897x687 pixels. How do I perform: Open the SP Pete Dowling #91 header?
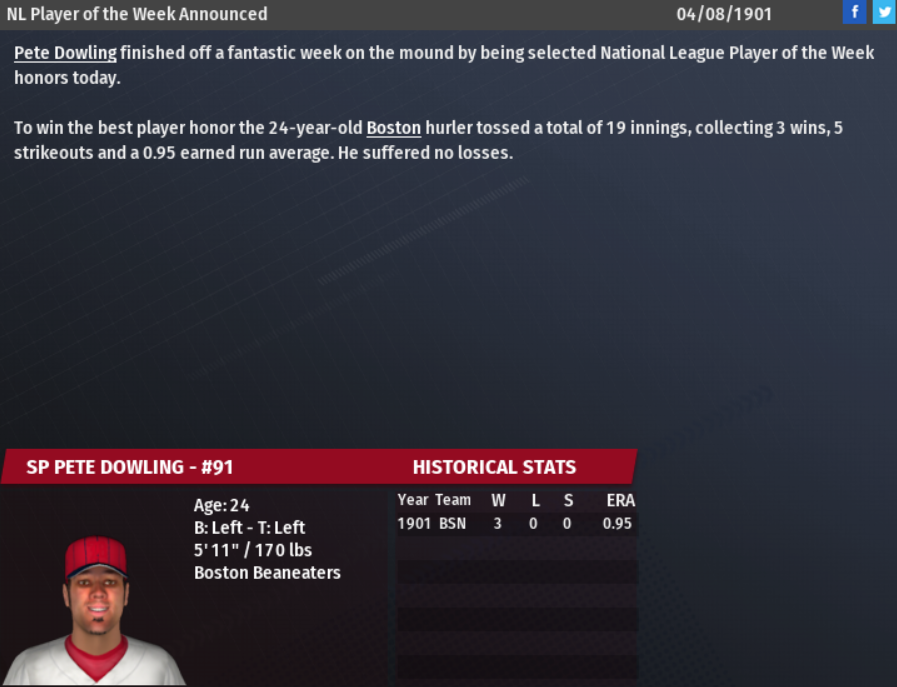coord(130,467)
